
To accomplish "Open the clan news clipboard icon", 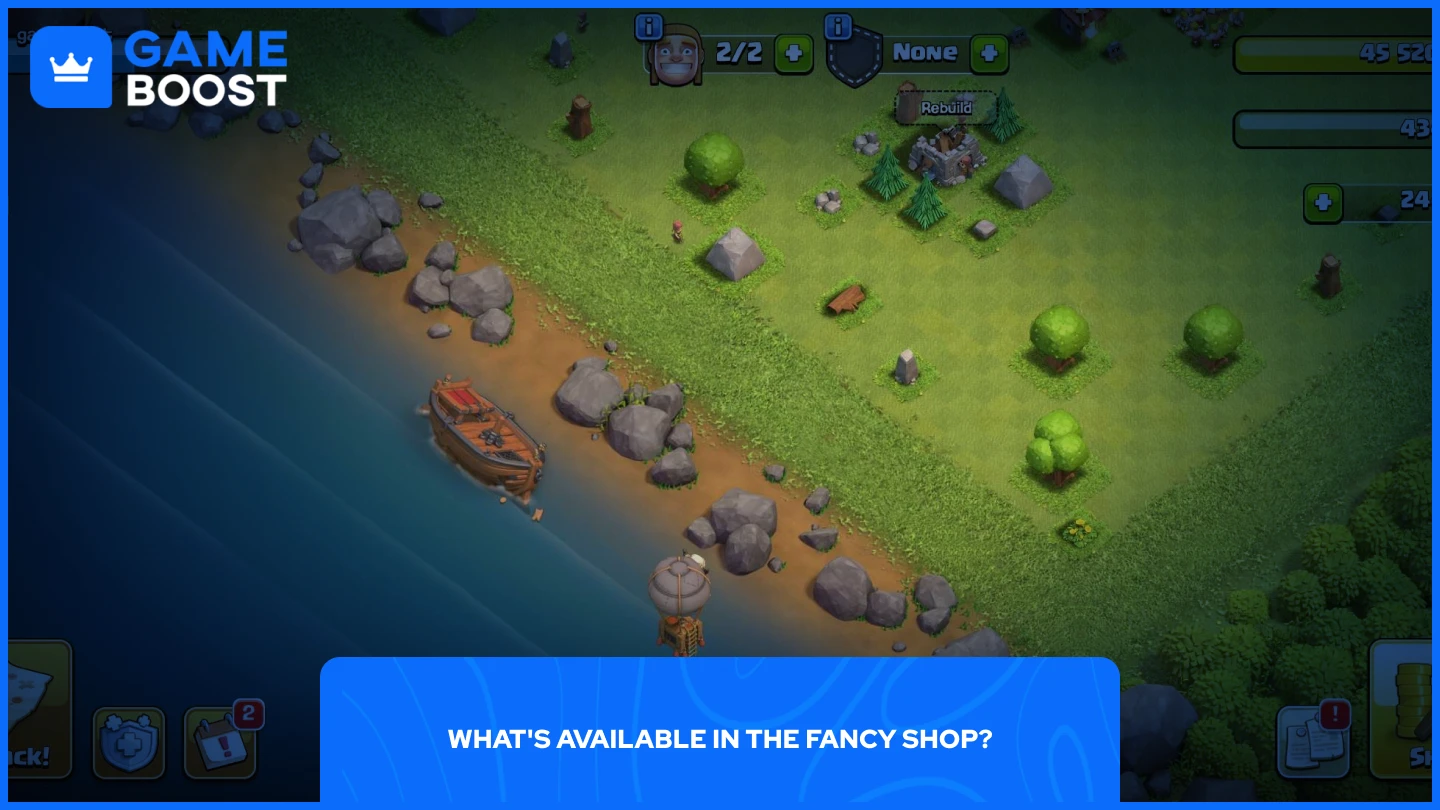I will [1313, 740].
